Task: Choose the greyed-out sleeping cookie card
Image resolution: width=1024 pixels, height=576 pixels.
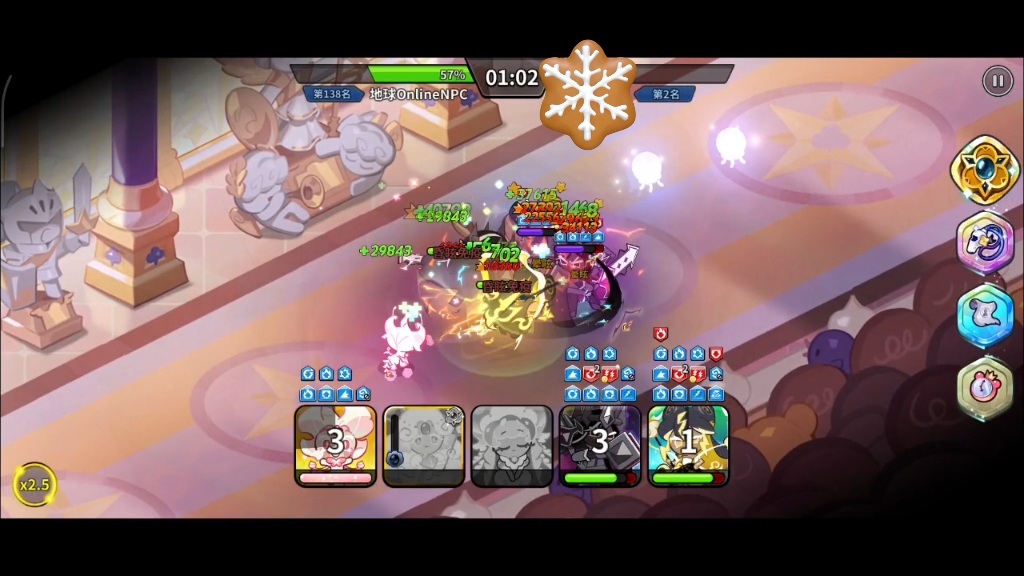Action: [512, 444]
